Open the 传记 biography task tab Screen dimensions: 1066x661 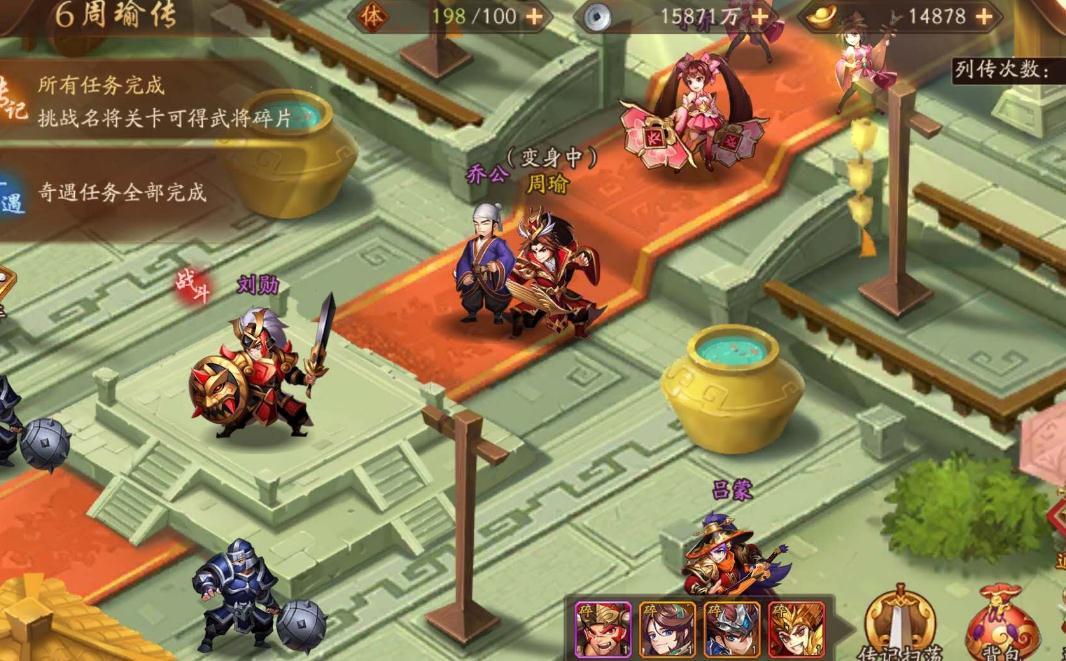[12, 101]
